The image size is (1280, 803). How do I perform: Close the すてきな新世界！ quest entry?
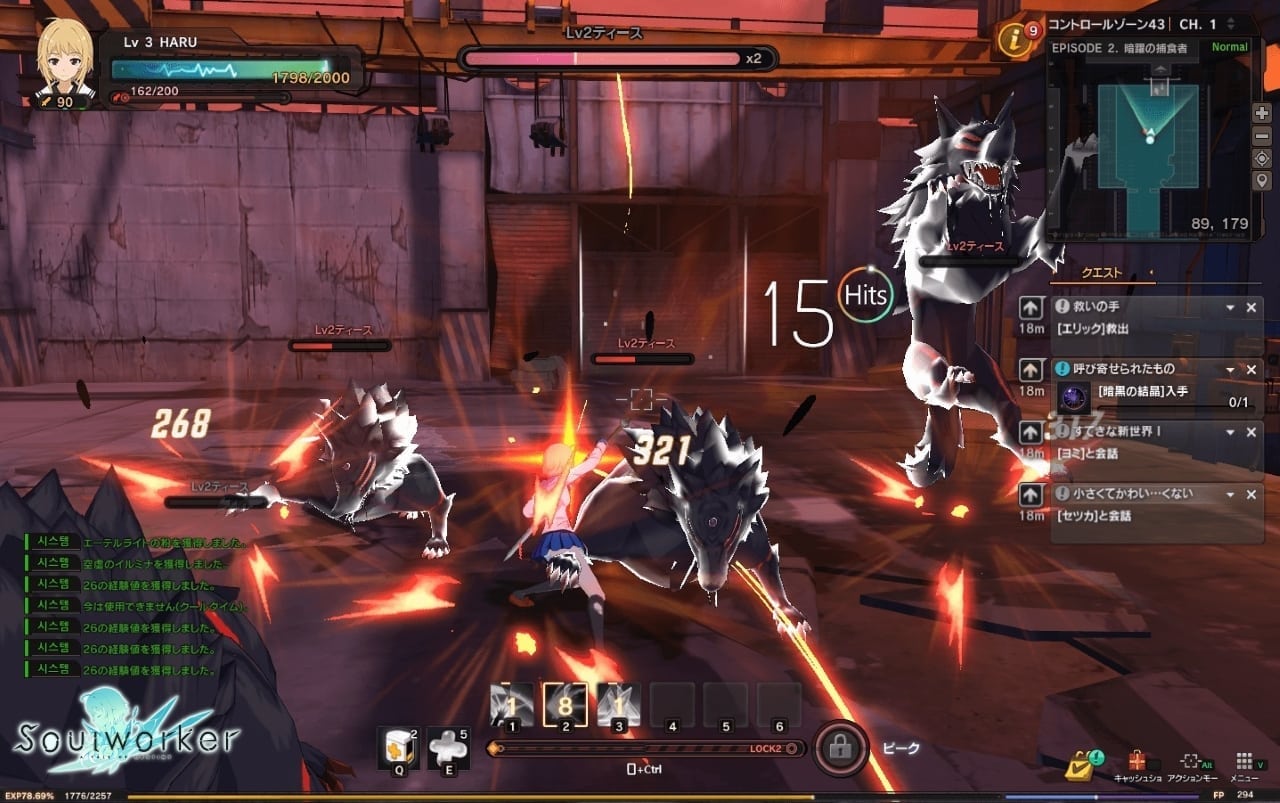pos(1251,432)
